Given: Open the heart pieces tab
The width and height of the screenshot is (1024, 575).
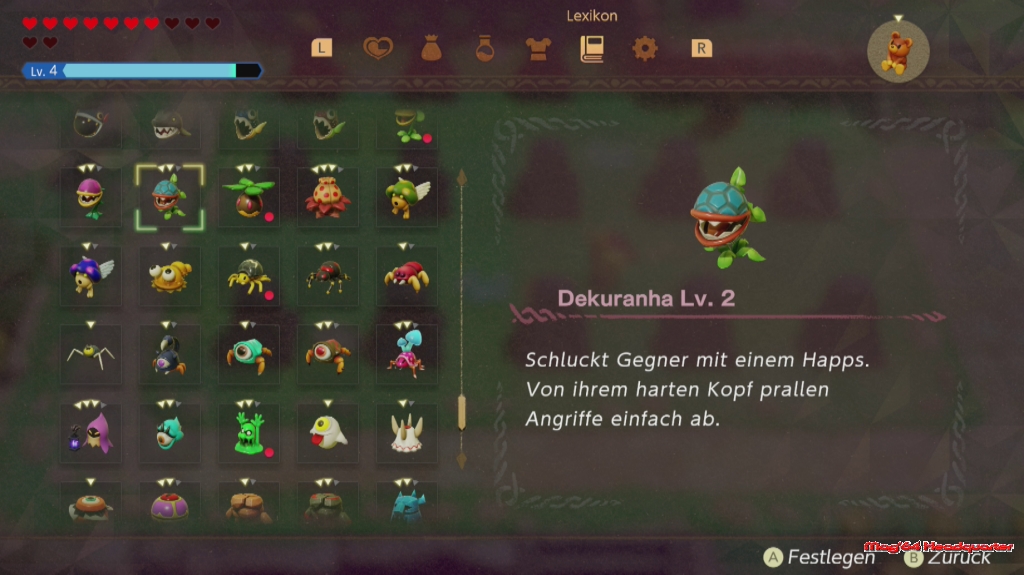Looking at the screenshot, I should tap(378, 48).
